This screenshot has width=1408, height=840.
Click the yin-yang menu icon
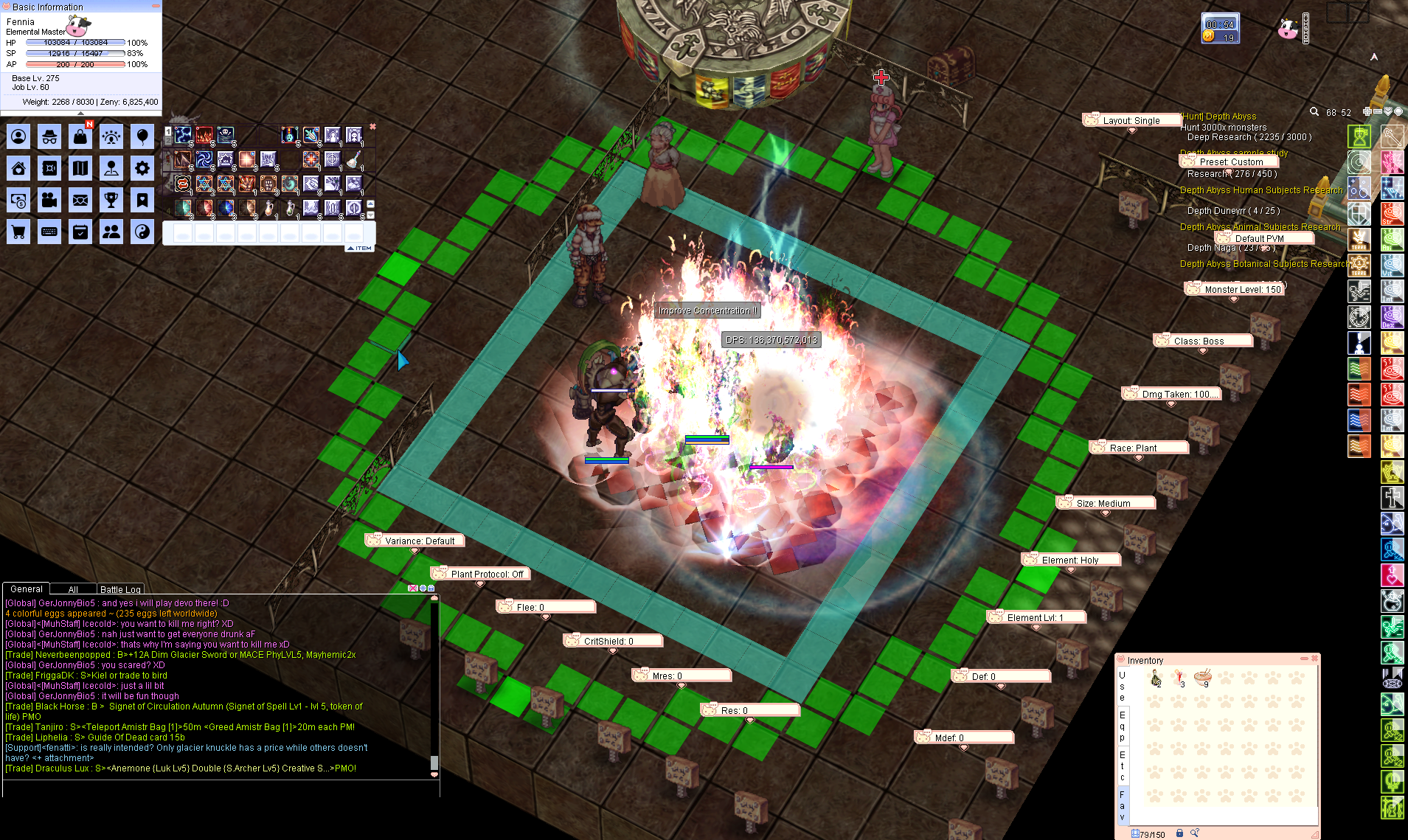tap(142, 232)
